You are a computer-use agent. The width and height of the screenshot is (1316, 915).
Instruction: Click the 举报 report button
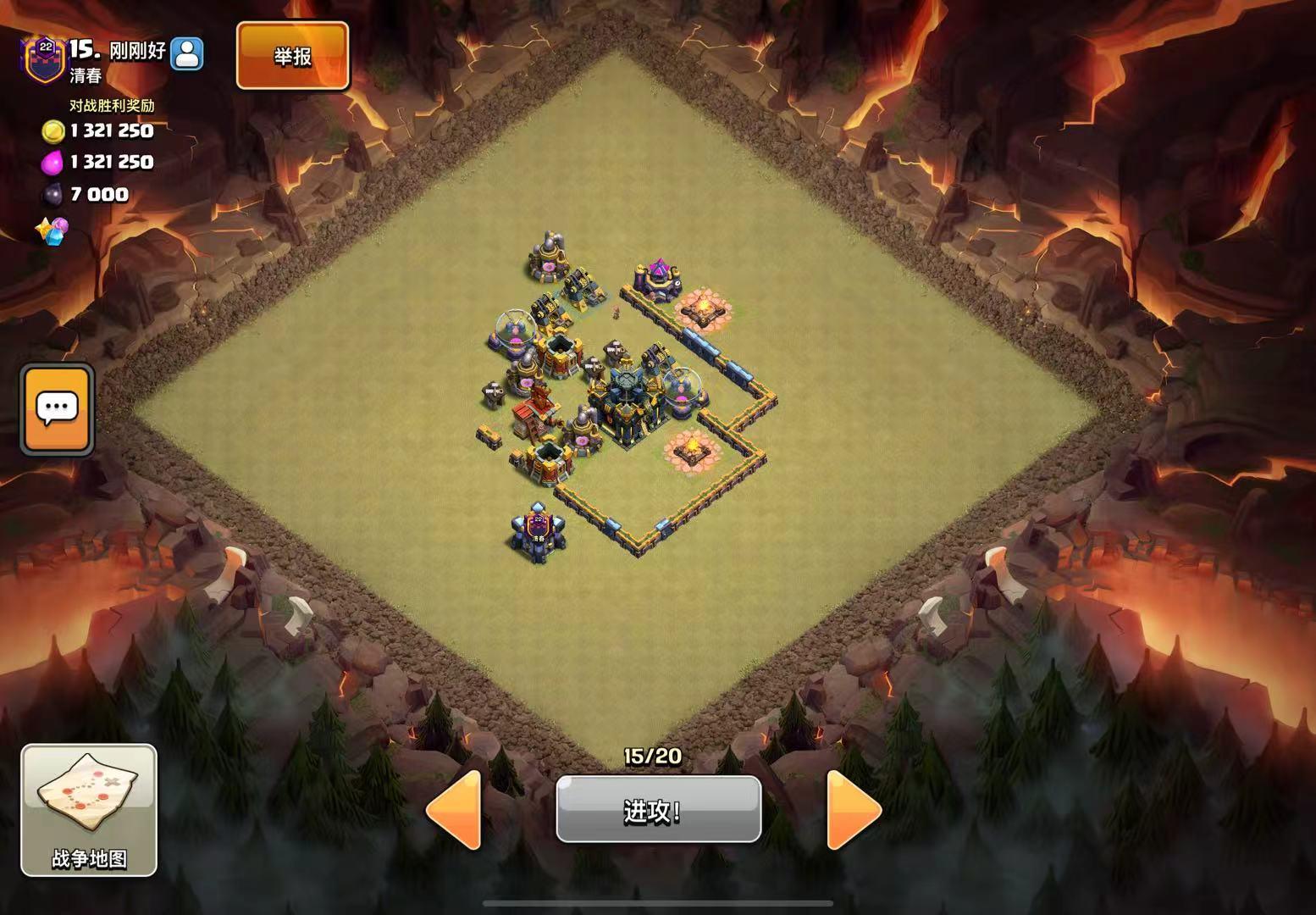click(291, 57)
